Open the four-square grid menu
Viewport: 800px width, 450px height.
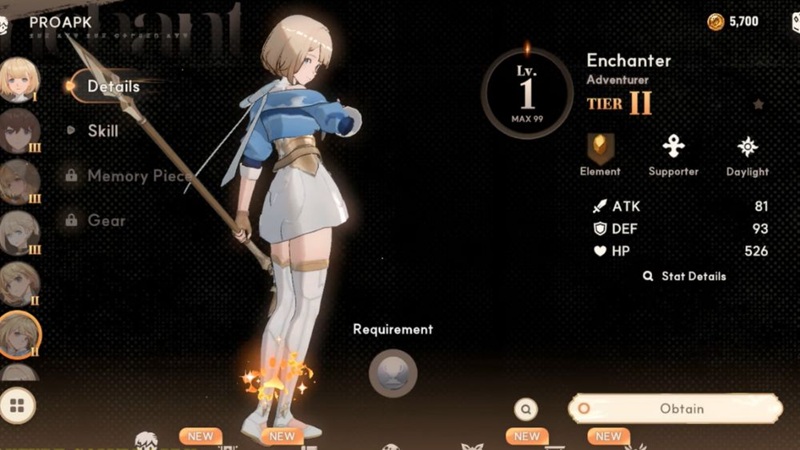[x=17, y=405]
